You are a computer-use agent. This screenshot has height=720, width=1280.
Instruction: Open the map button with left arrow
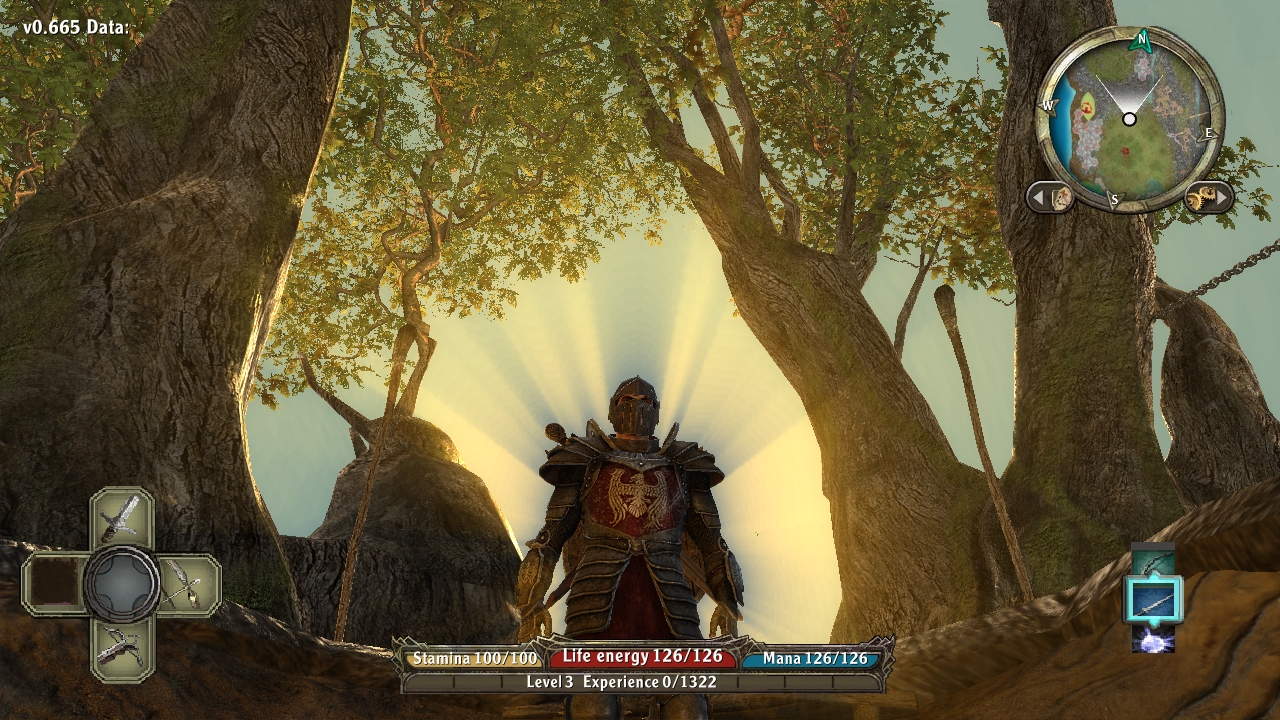click(x=1051, y=197)
